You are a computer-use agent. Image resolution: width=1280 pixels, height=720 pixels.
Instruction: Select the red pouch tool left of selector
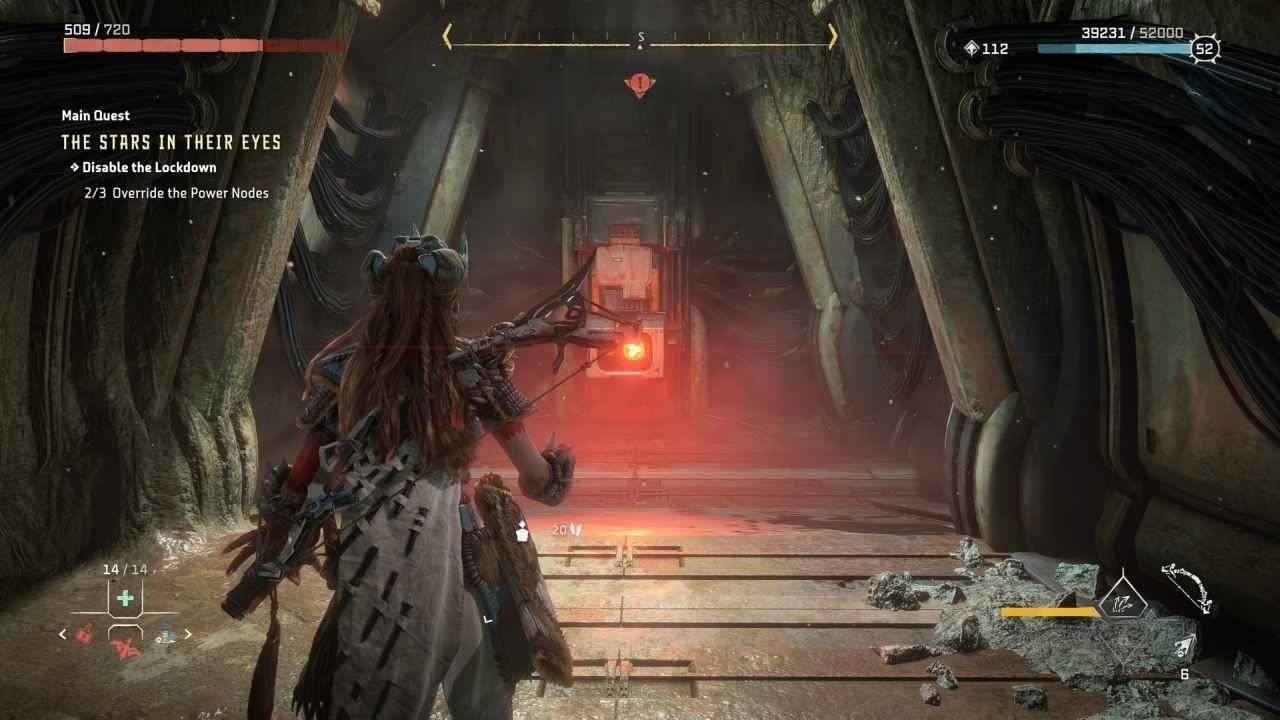coord(87,632)
